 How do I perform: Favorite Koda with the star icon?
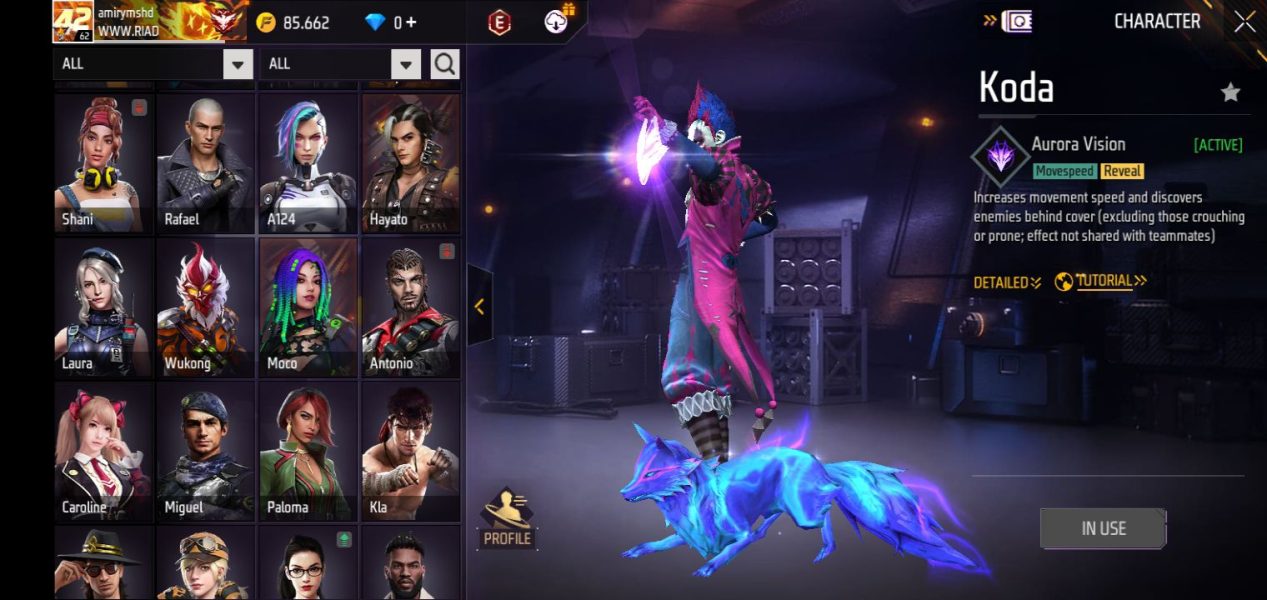pos(1230,93)
